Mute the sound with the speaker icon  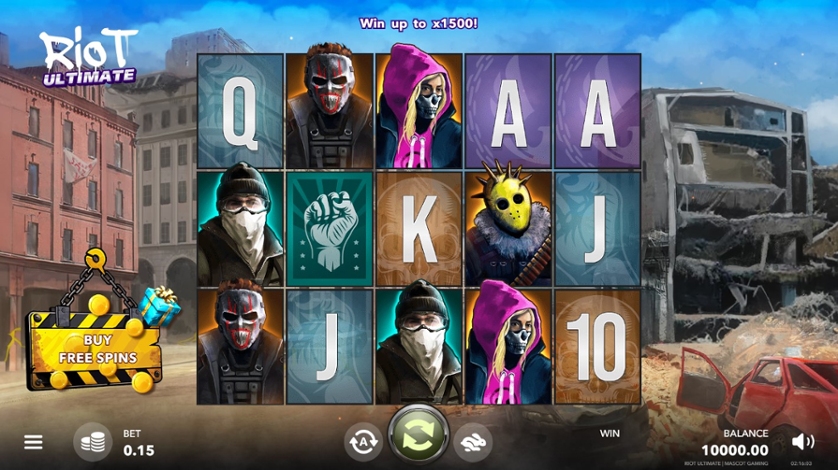tap(802, 441)
